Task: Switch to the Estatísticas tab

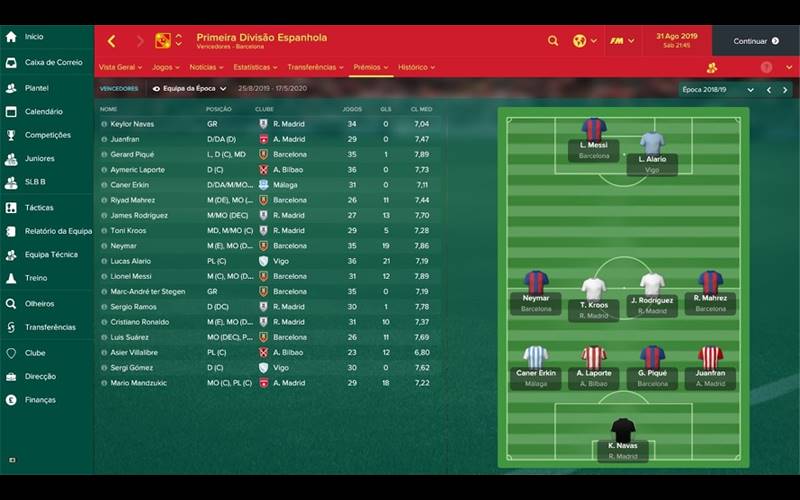Action: [254, 67]
